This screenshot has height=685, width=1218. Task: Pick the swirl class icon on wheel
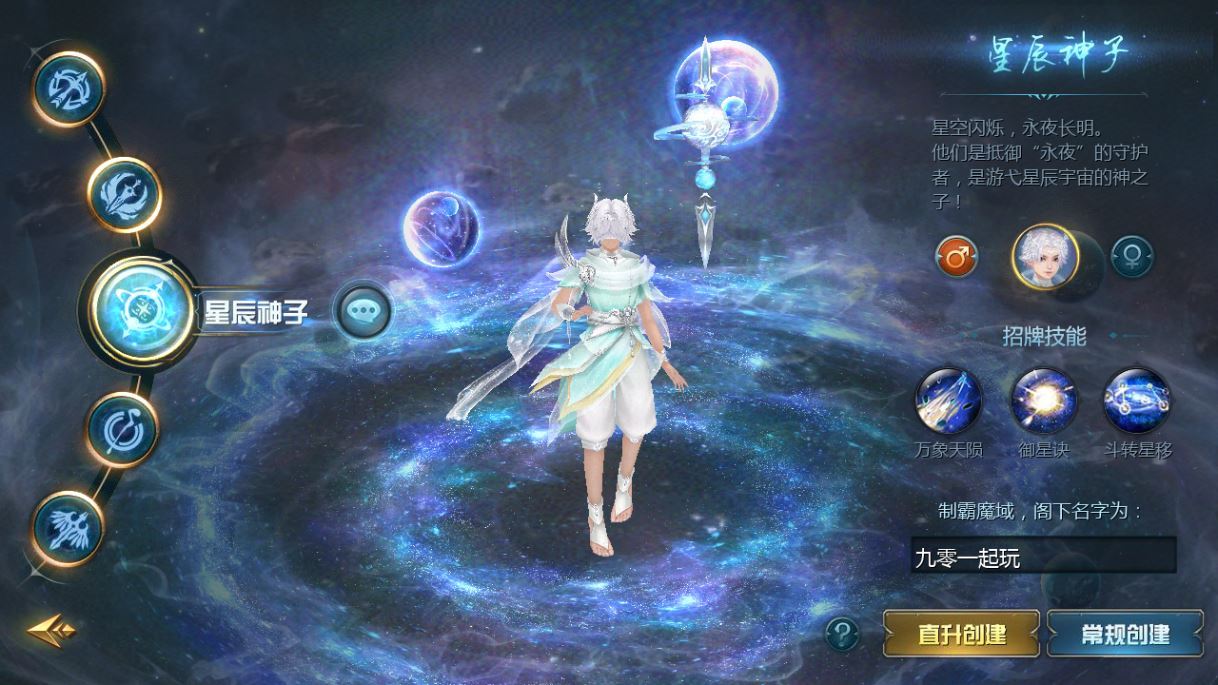(x=123, y=430)
